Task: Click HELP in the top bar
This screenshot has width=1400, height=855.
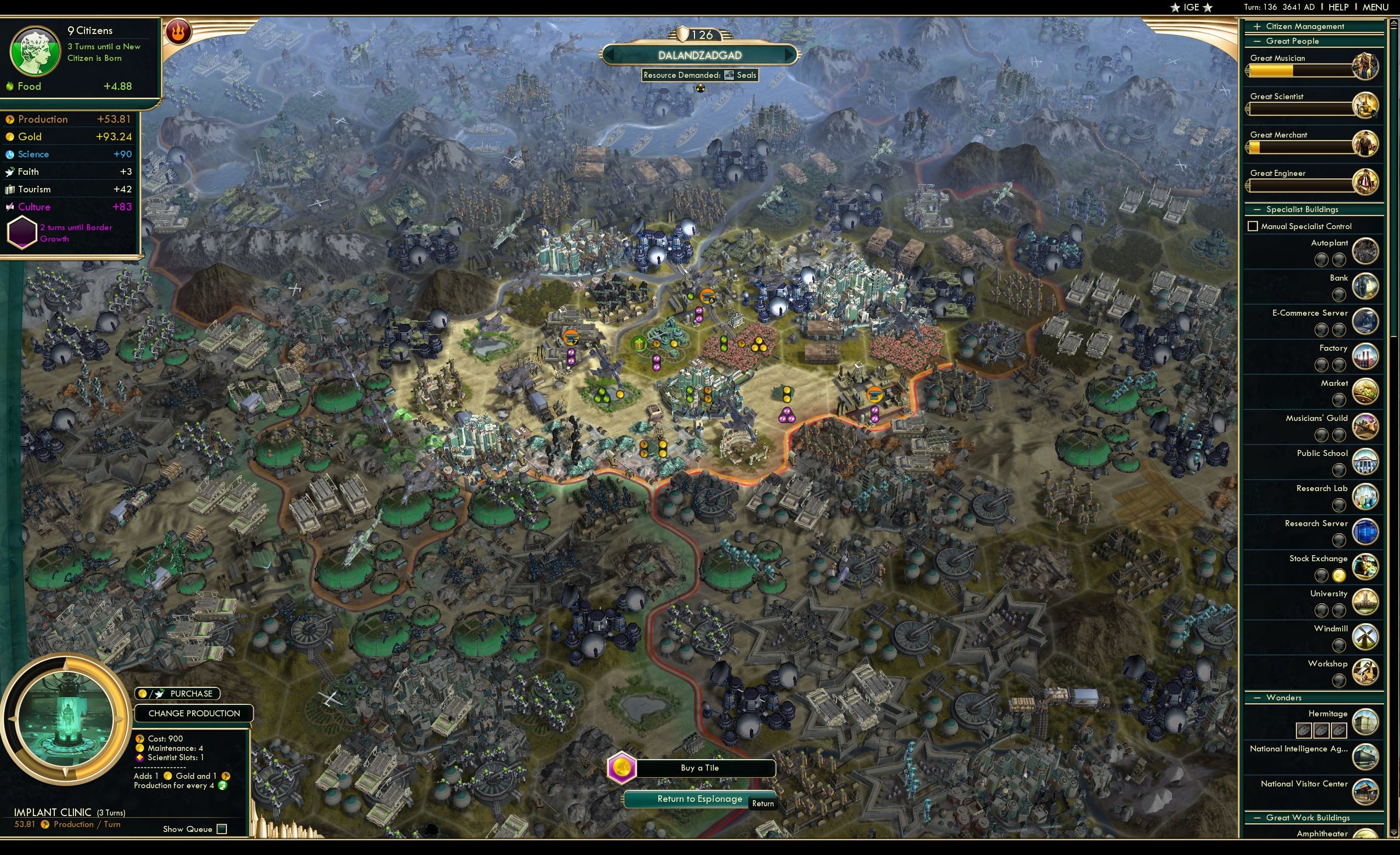Action: 1339,7
